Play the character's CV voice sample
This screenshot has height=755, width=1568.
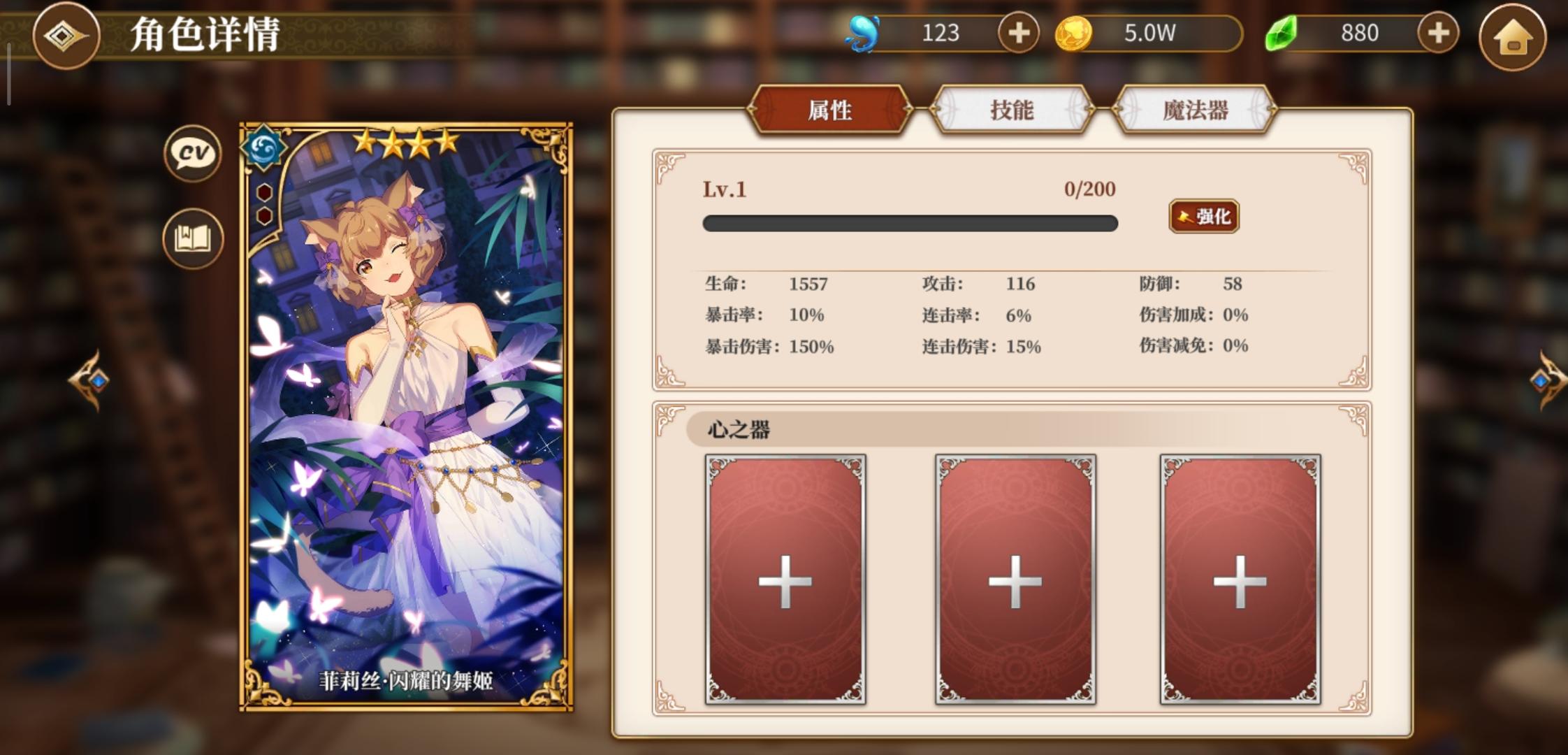pos(191,154)
